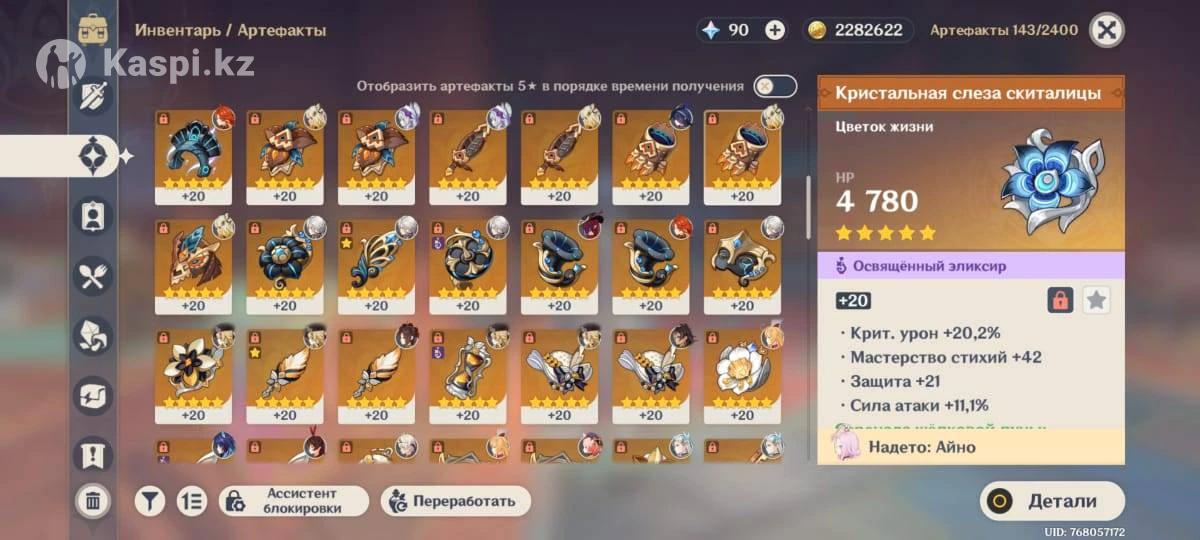1200x540 pixels.
Task: Switch to the weapons tab with sword icon
Action: pos(93,98)
